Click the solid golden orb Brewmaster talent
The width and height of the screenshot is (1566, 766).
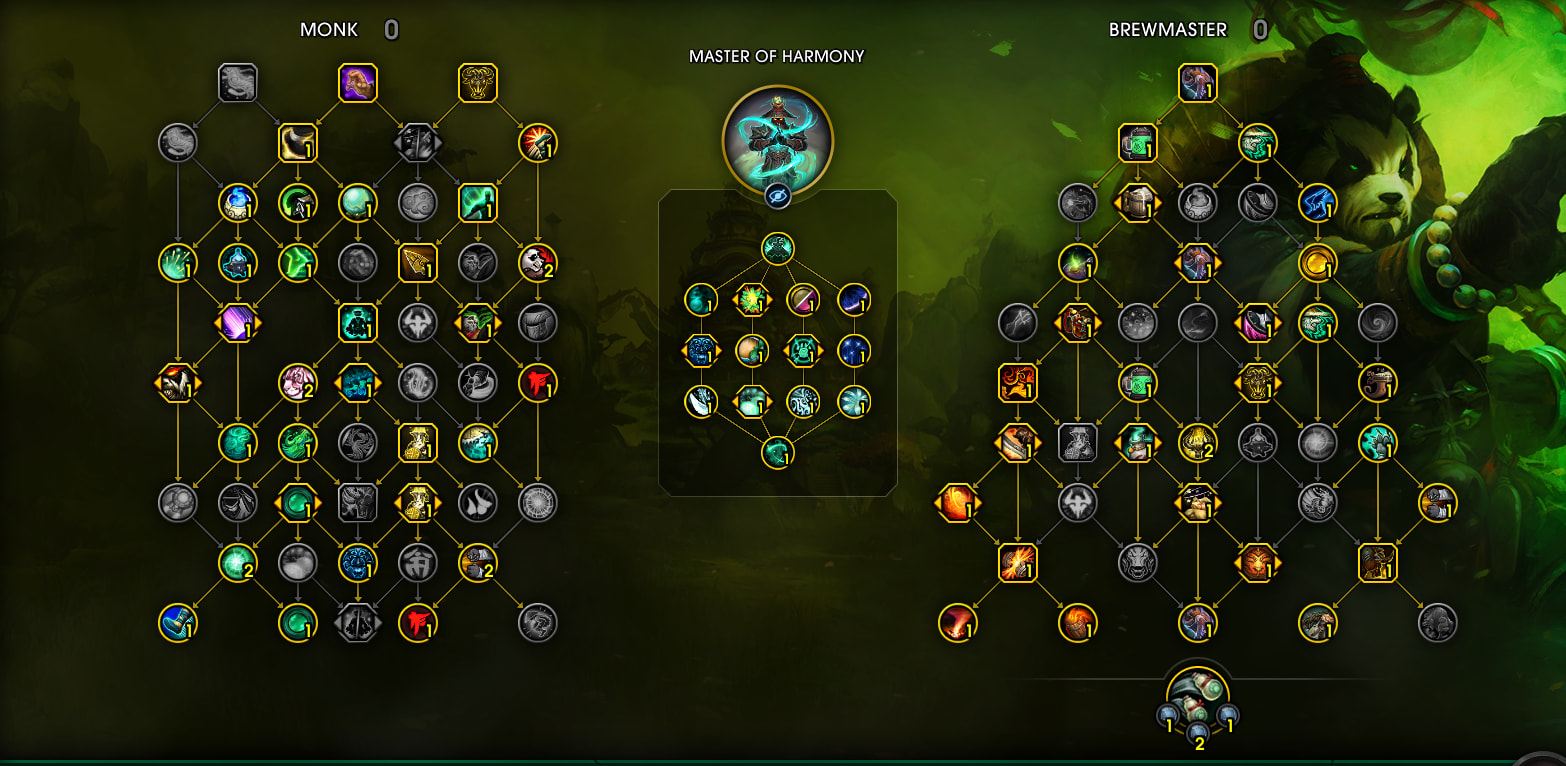[1318, 263]
